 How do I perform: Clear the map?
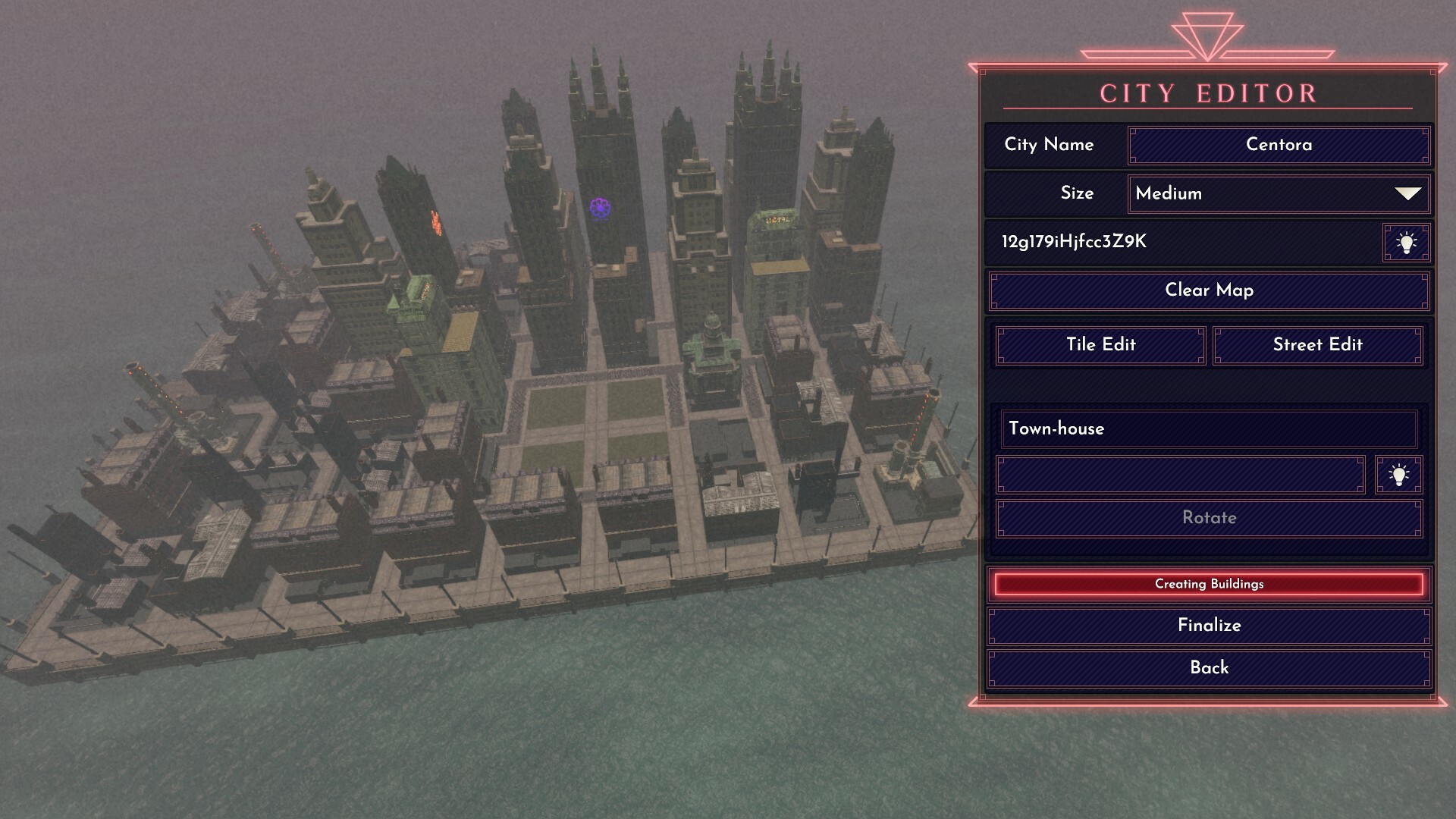[1209, 291]
